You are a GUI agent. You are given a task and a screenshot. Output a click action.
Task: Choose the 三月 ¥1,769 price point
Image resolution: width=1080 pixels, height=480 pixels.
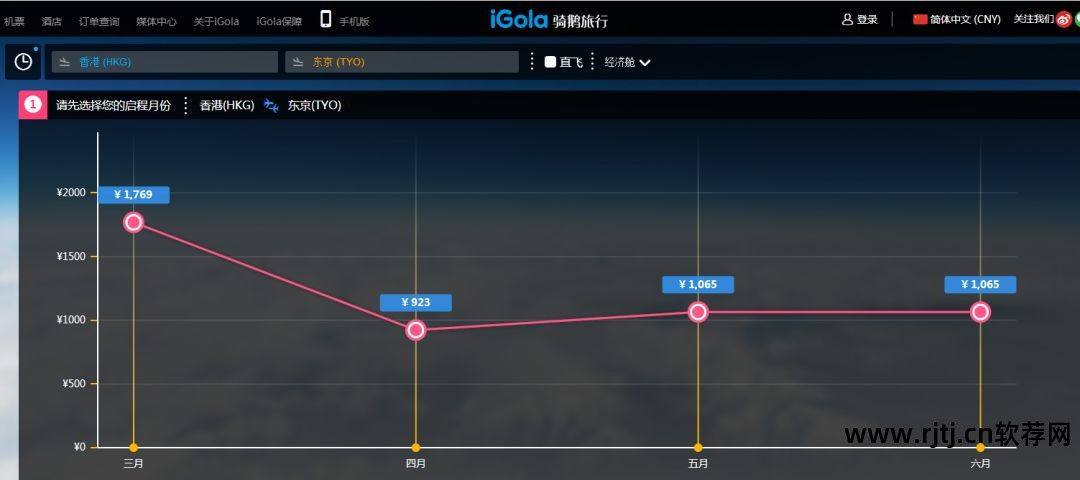pyautogui.click(x=134, y=222)
